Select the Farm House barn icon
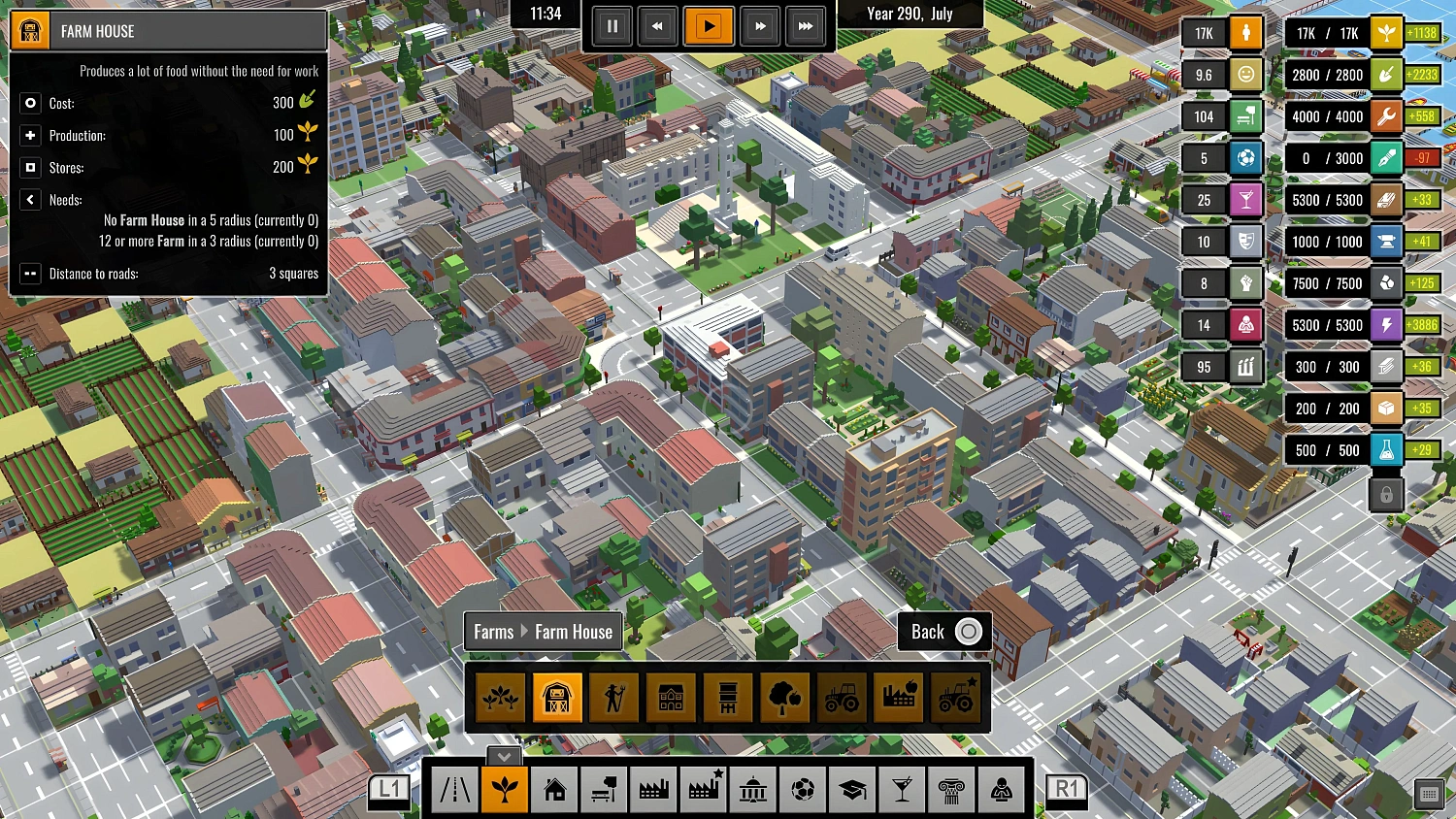Image resolution: width=1456 pixels, height=819 pixels. (558, 697)
